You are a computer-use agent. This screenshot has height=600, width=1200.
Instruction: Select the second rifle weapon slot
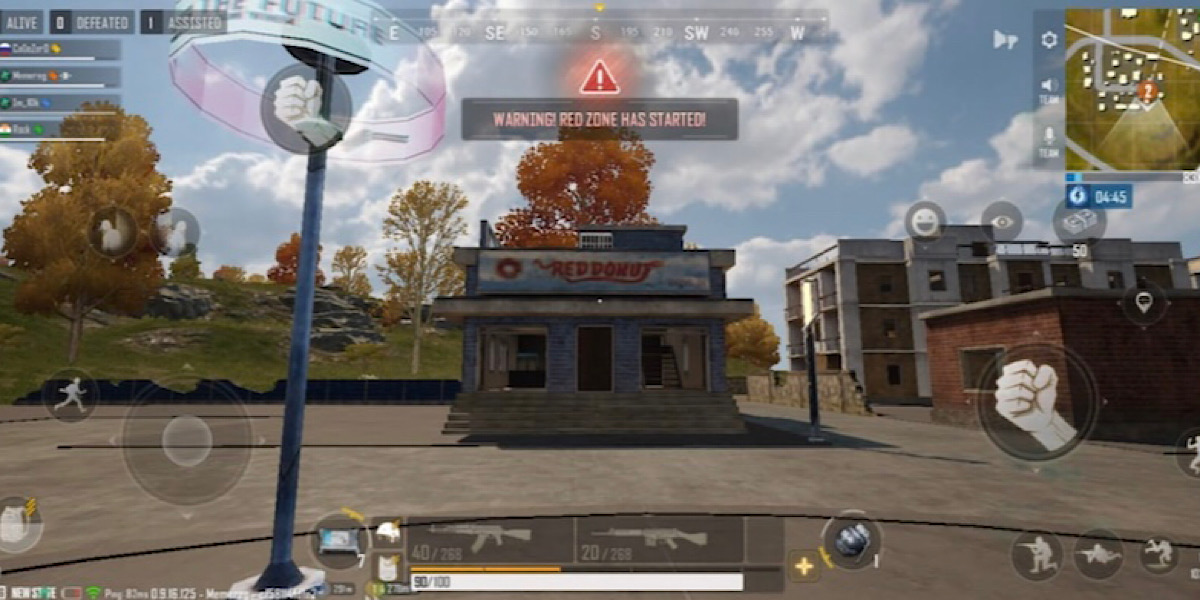click(659, 540)
